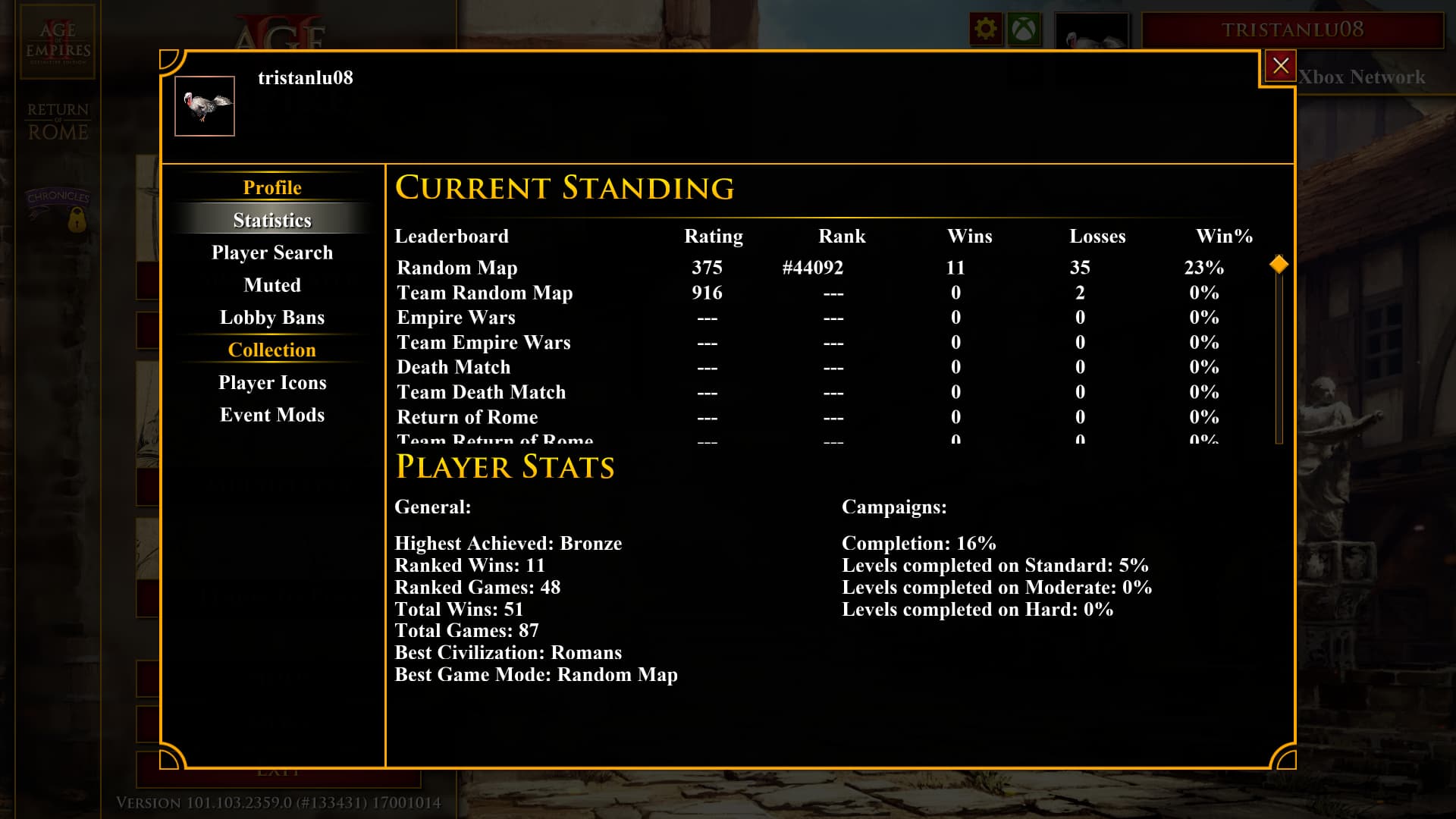Click the turkey profile avatar
This screenshot has width=1456, height=819.
tap(205, 106)
